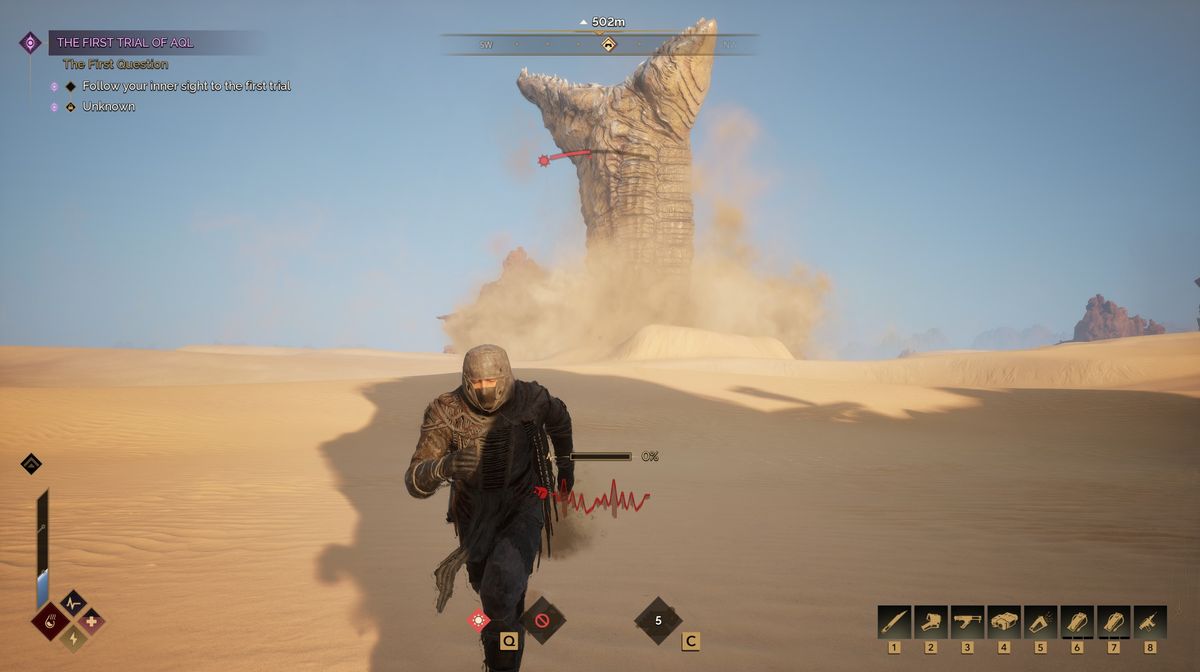
Task: Pick the water pouch in slot 7
Action: (1114, 621)
